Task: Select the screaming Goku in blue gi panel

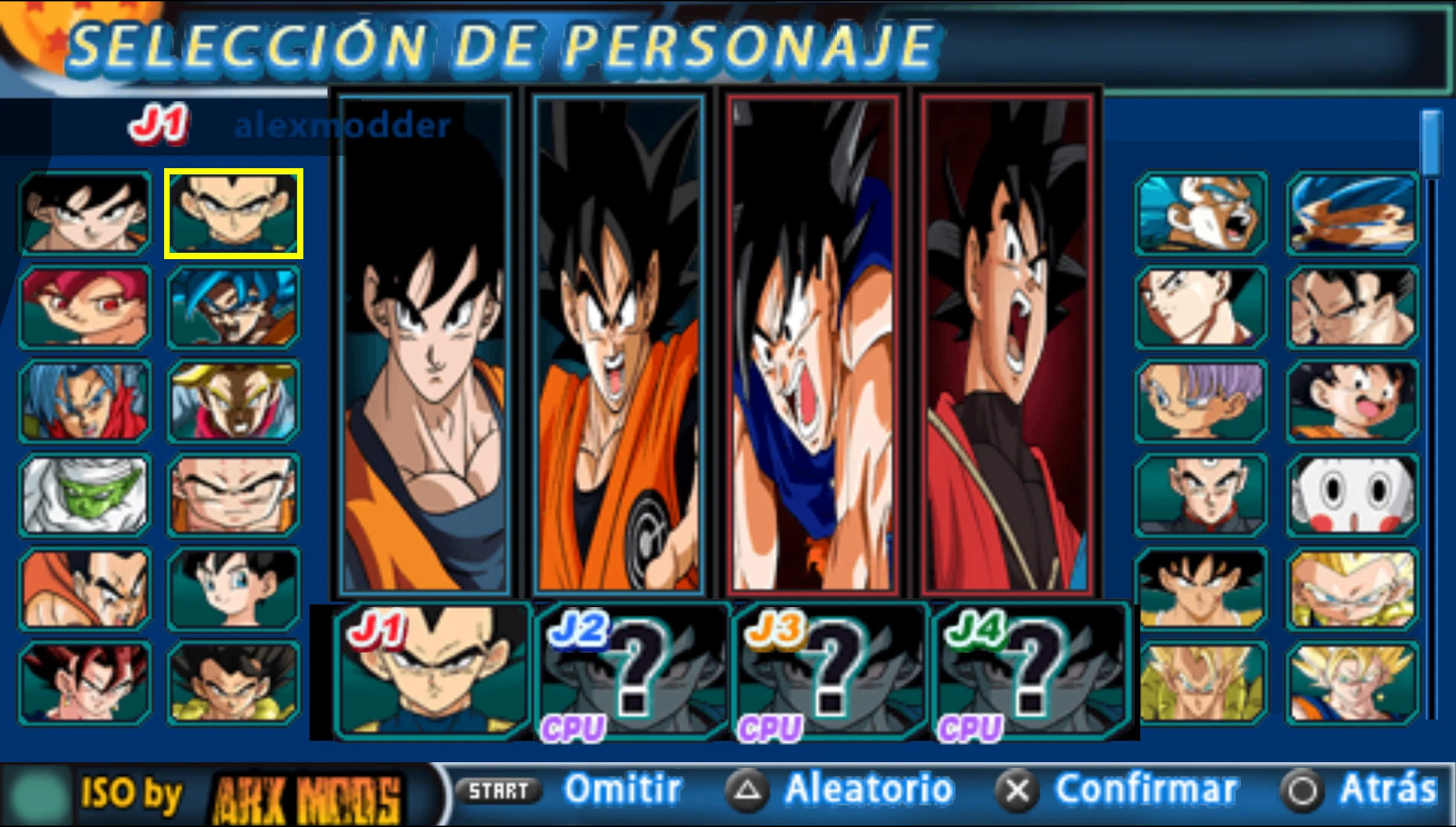Action: tap(813, 345)
